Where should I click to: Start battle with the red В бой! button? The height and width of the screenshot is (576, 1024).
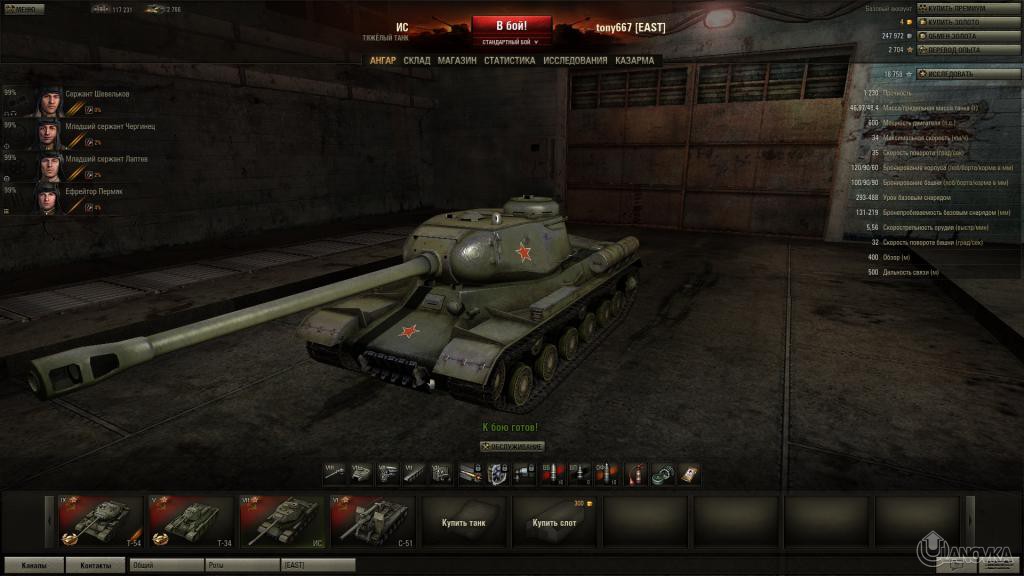tap(511, 25)
